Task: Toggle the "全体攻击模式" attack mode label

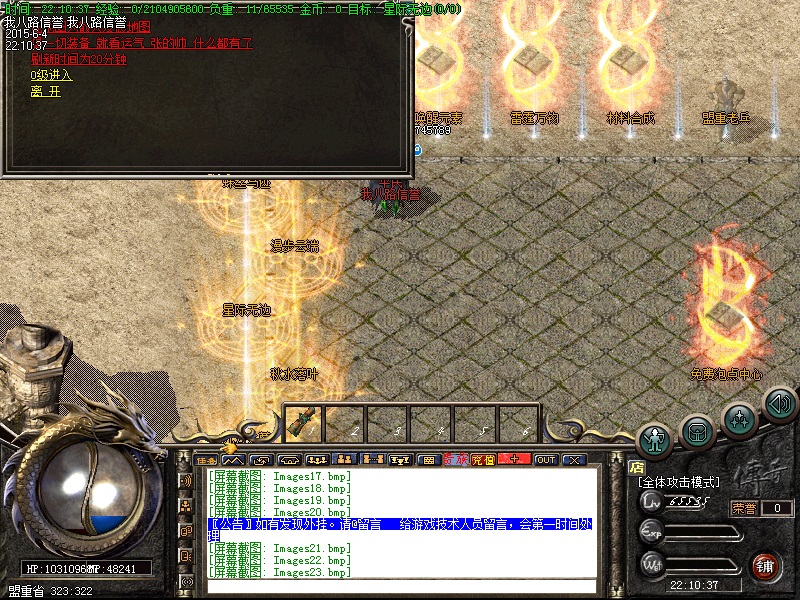Action: tap(681, 482)
